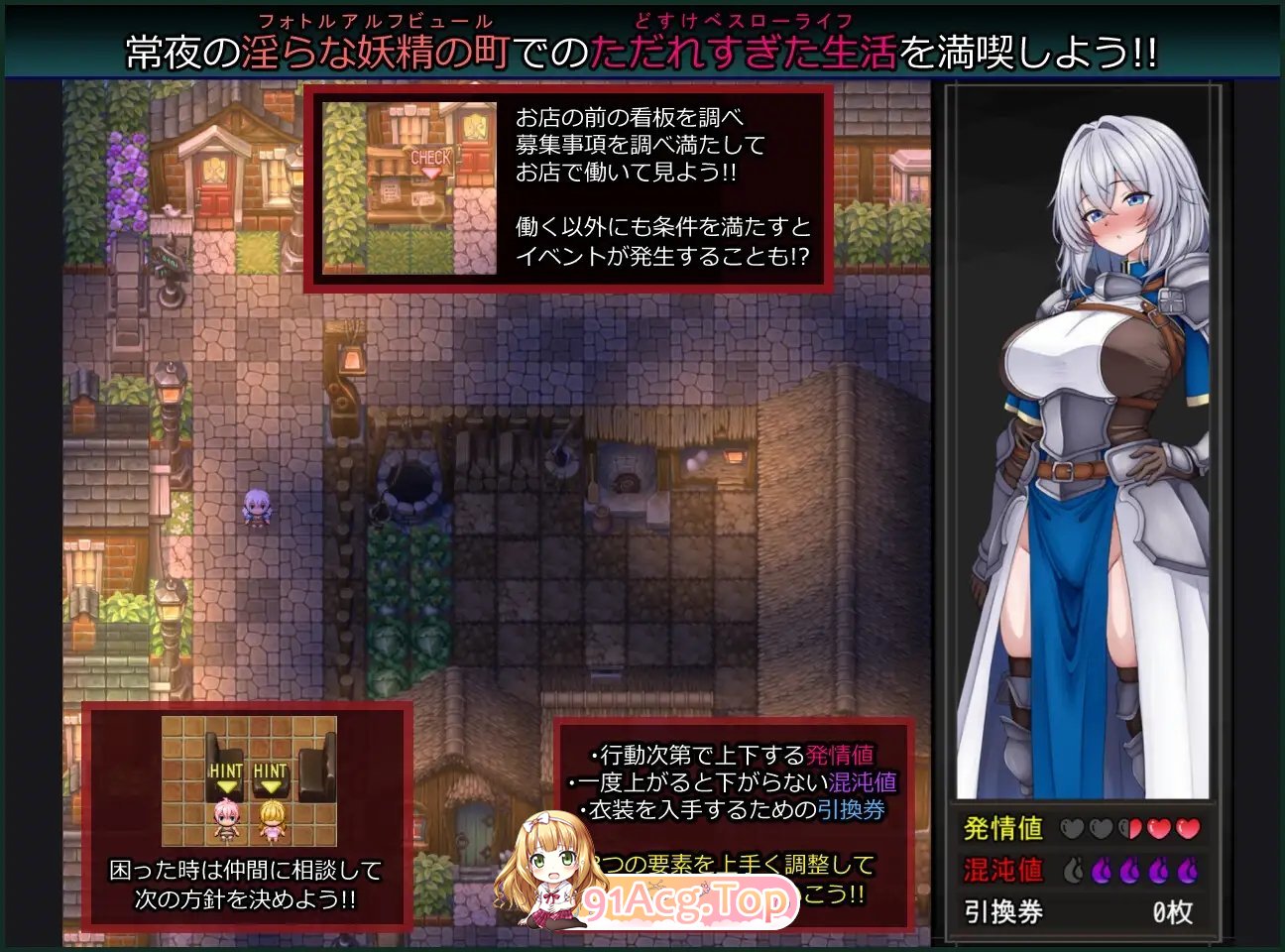The image size is (1285, 952).
Task: Expand the yellow arrow under the right HINT sign
Action: [x=271, y=786]
